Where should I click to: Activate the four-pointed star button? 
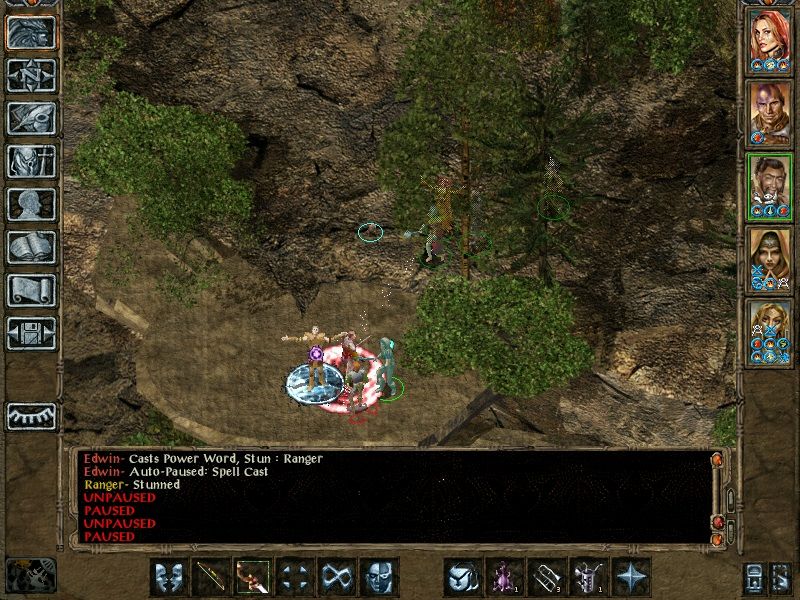point(631,576)
